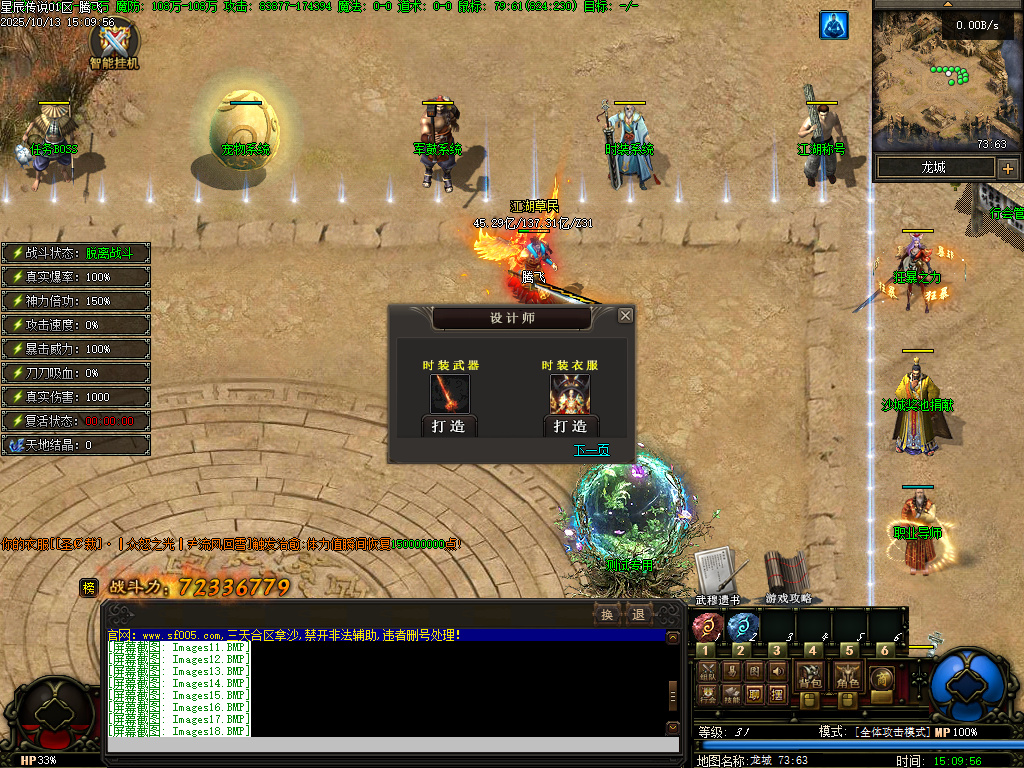This screenshot has width=1024, height=768.
Task: Expand the minimap with the plus button
Action: [x=1007, y=168]
